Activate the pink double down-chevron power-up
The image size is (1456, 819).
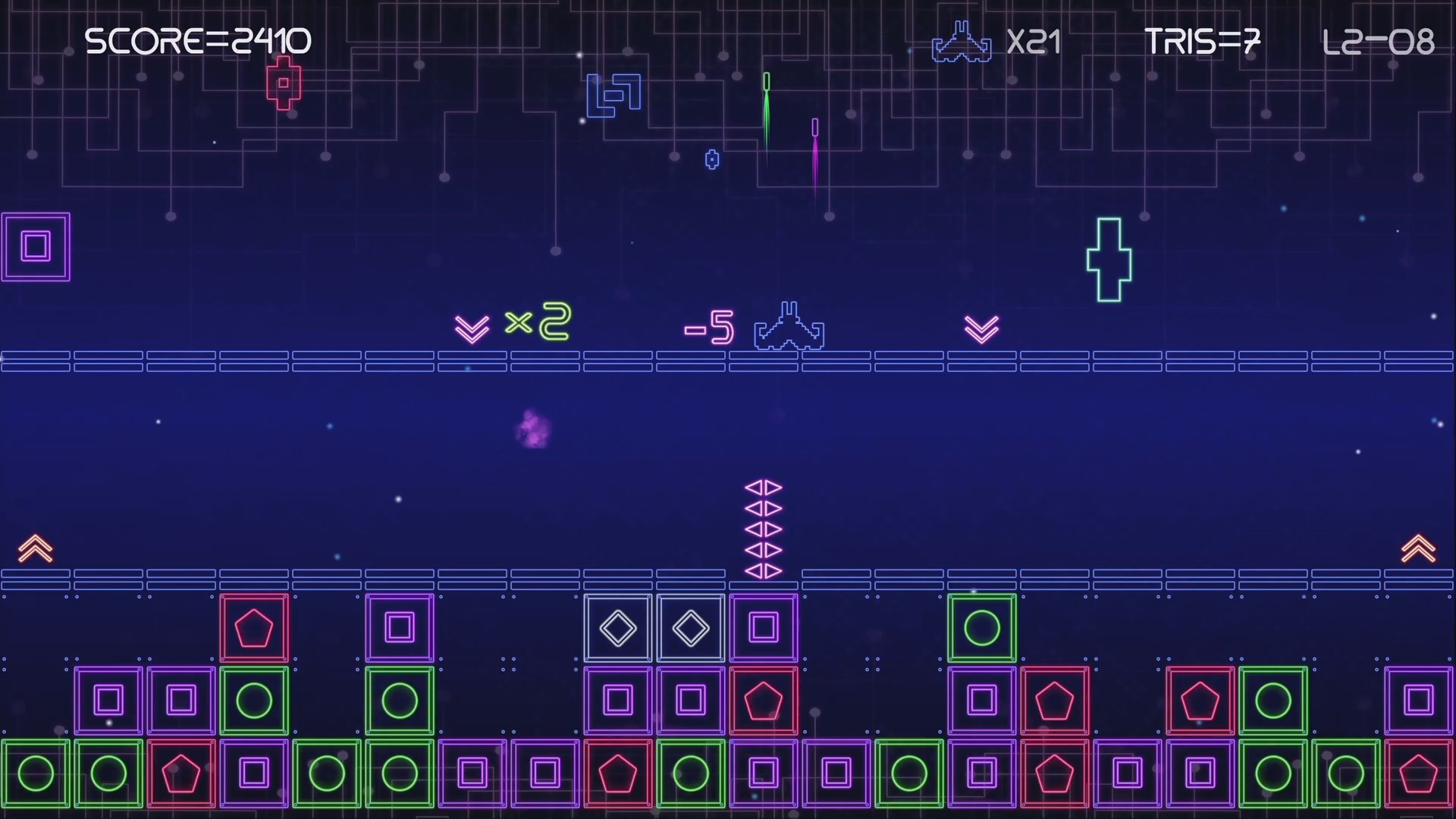click(x=981, y=328)
